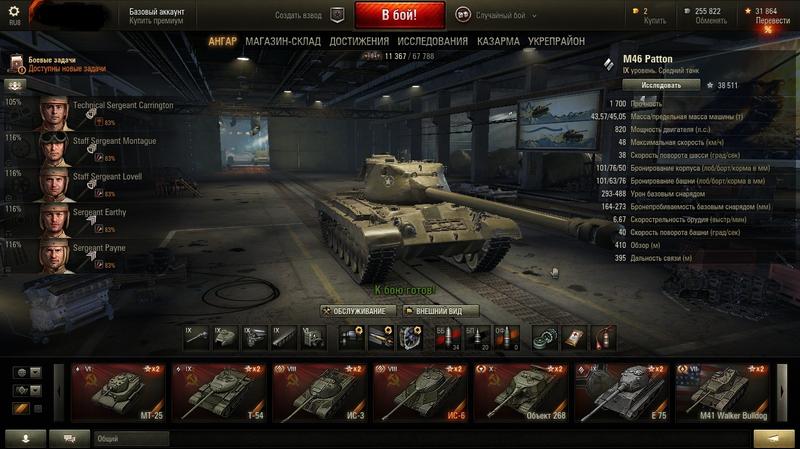
Task: Open the Ангар tab
Action: coord(222,42)
